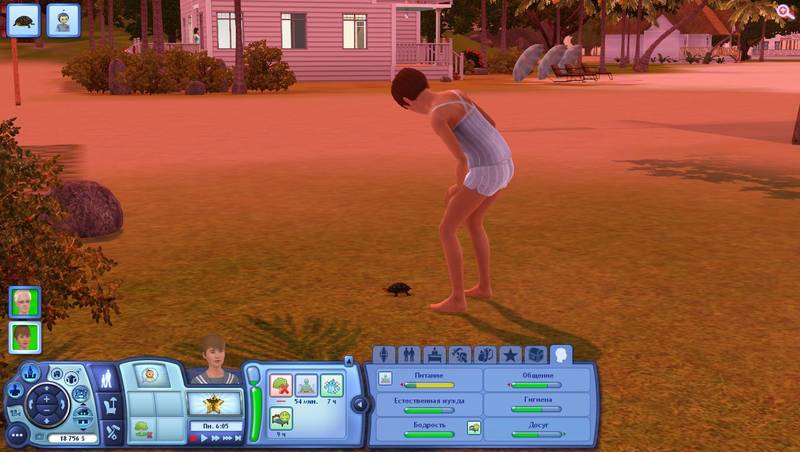
Task: Pause the game with the red button
Action: click(194, 438)
